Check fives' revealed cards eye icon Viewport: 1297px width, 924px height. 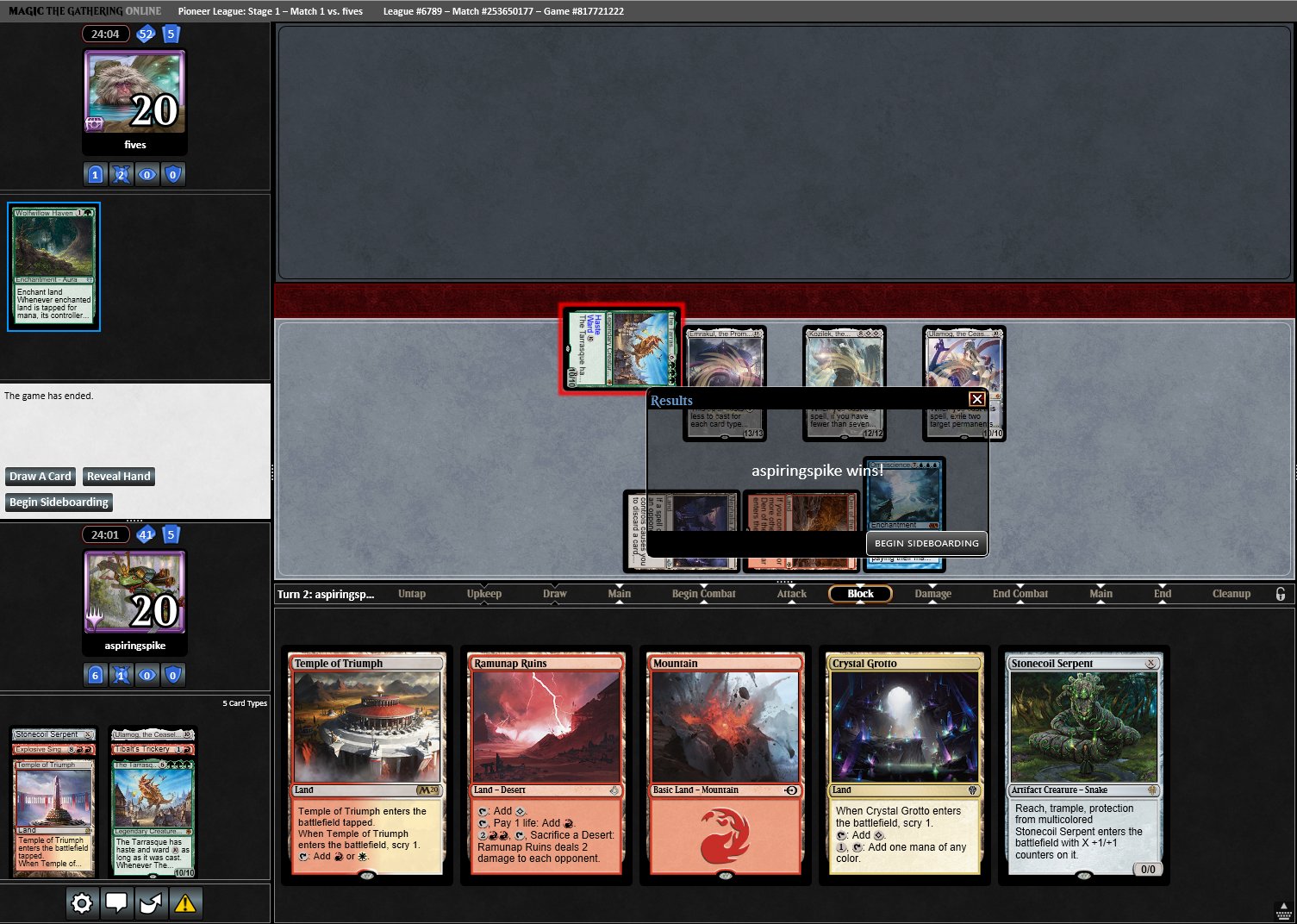click(147, 174)
